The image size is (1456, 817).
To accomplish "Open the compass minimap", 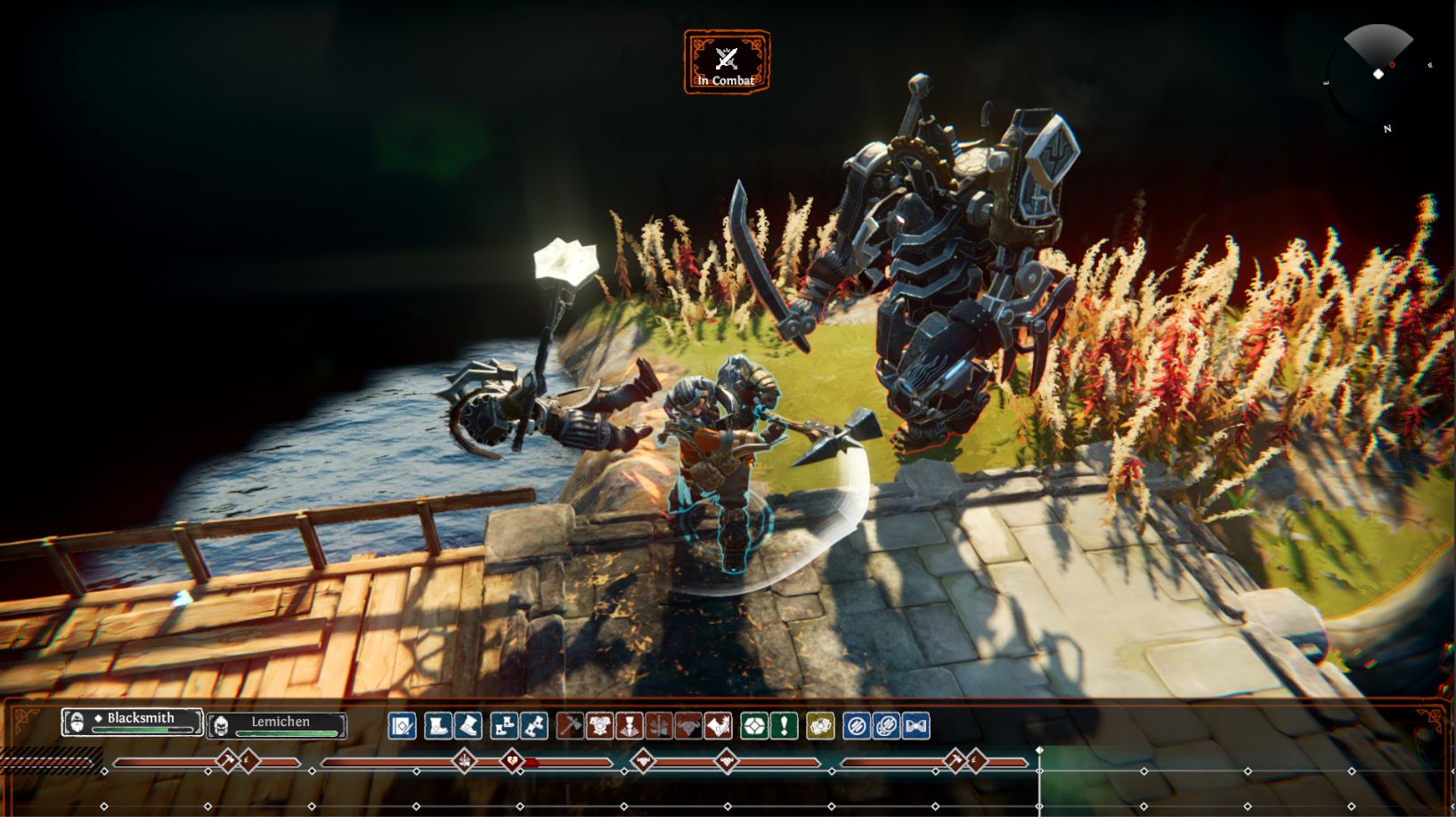I will pos(1378,74).
